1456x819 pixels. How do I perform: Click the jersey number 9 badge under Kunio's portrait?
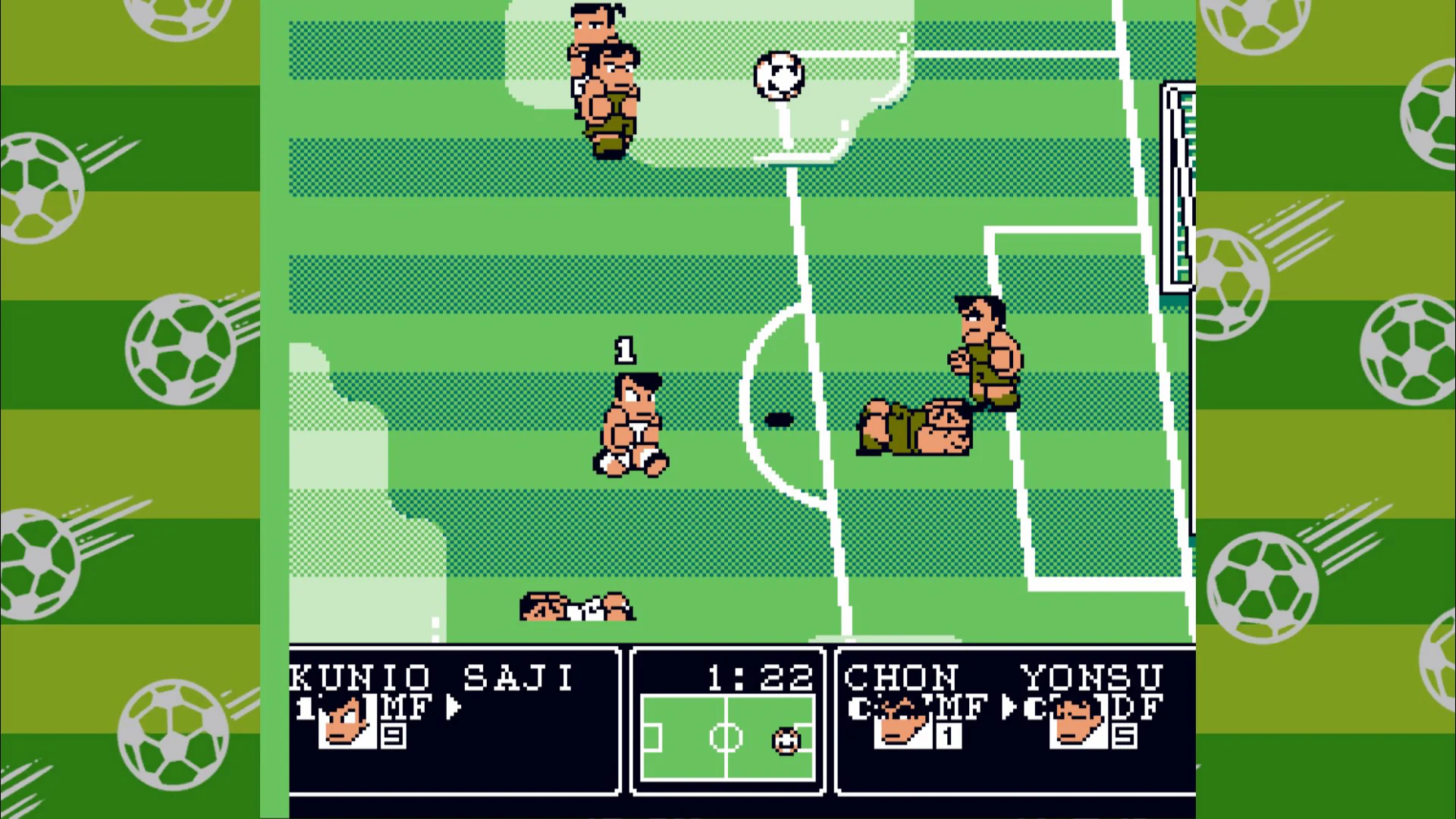pos(393,735)
